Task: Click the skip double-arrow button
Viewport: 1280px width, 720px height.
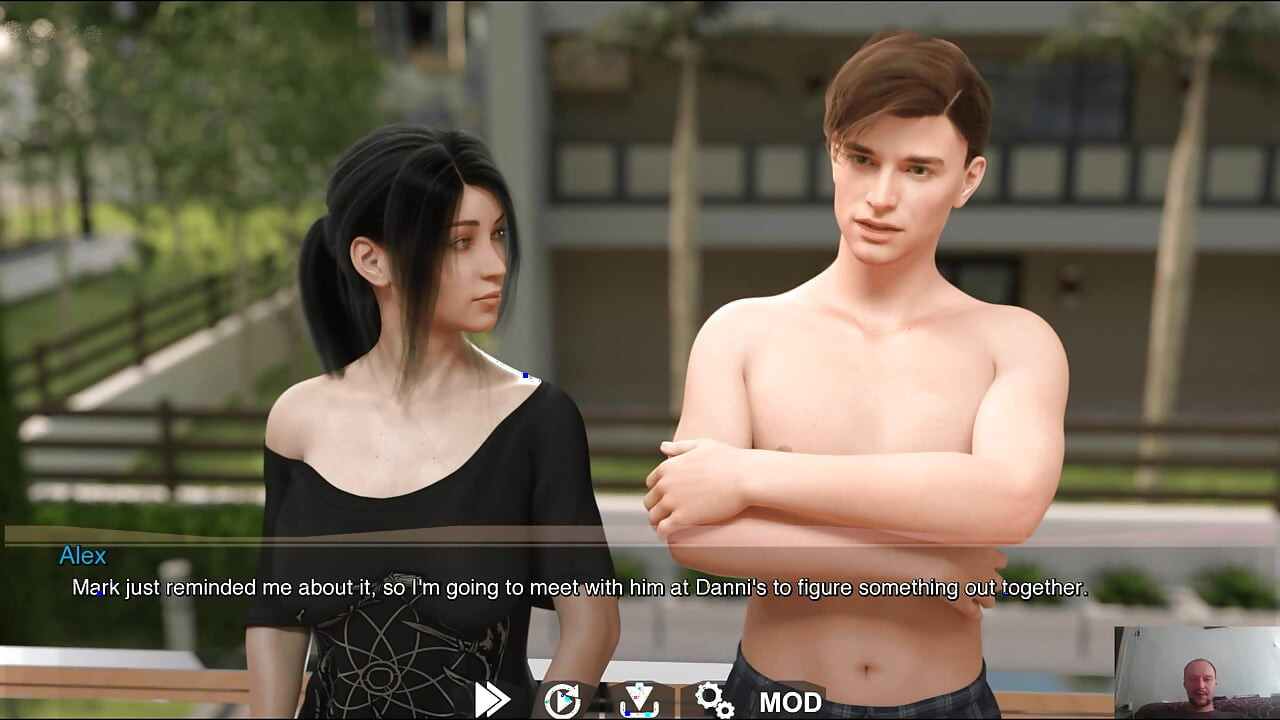Action: (x=492, y=700)
